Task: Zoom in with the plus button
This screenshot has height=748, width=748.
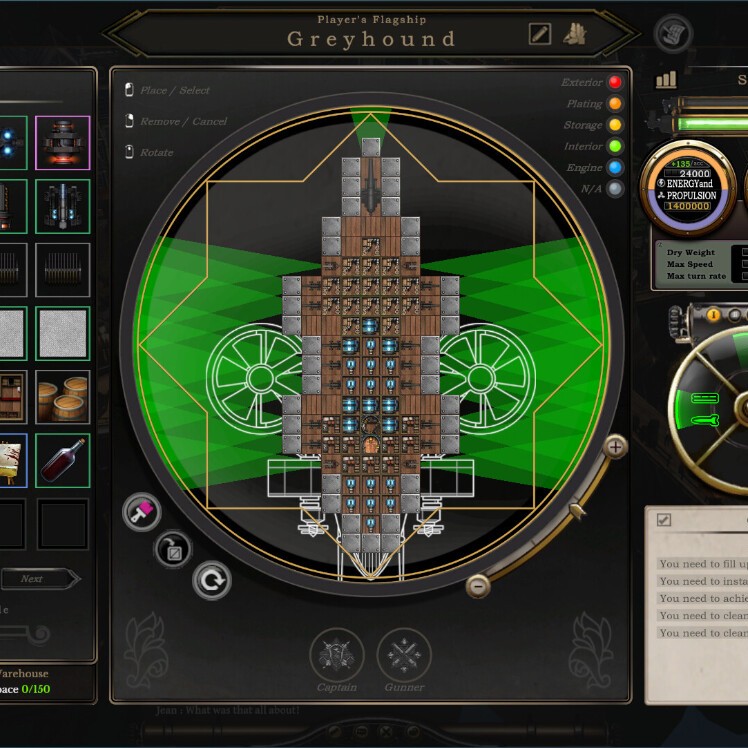Action: [615, 446]
